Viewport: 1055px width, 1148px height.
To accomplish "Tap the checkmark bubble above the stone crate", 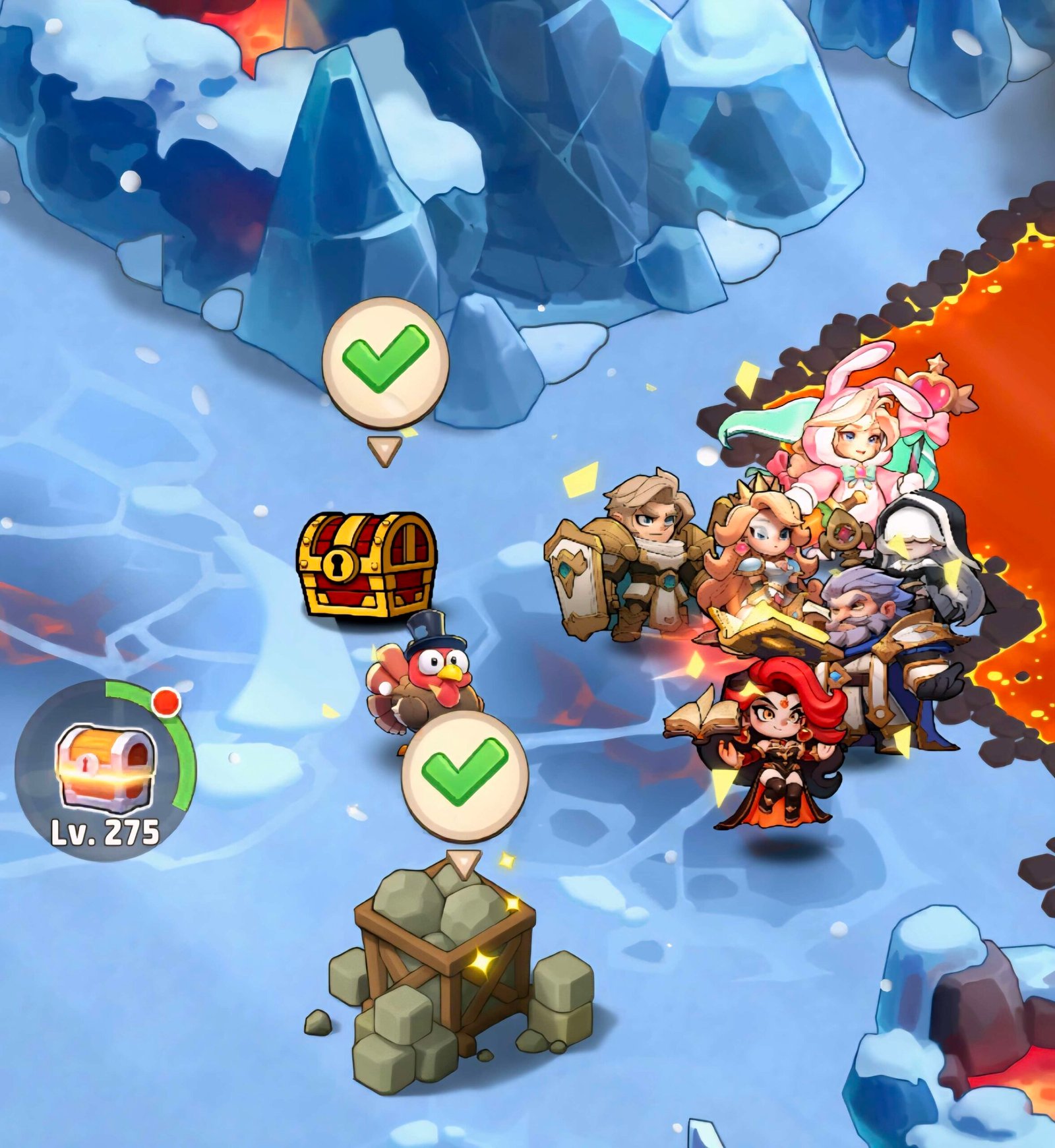I will pyautogui.click(x=465, y=776).
